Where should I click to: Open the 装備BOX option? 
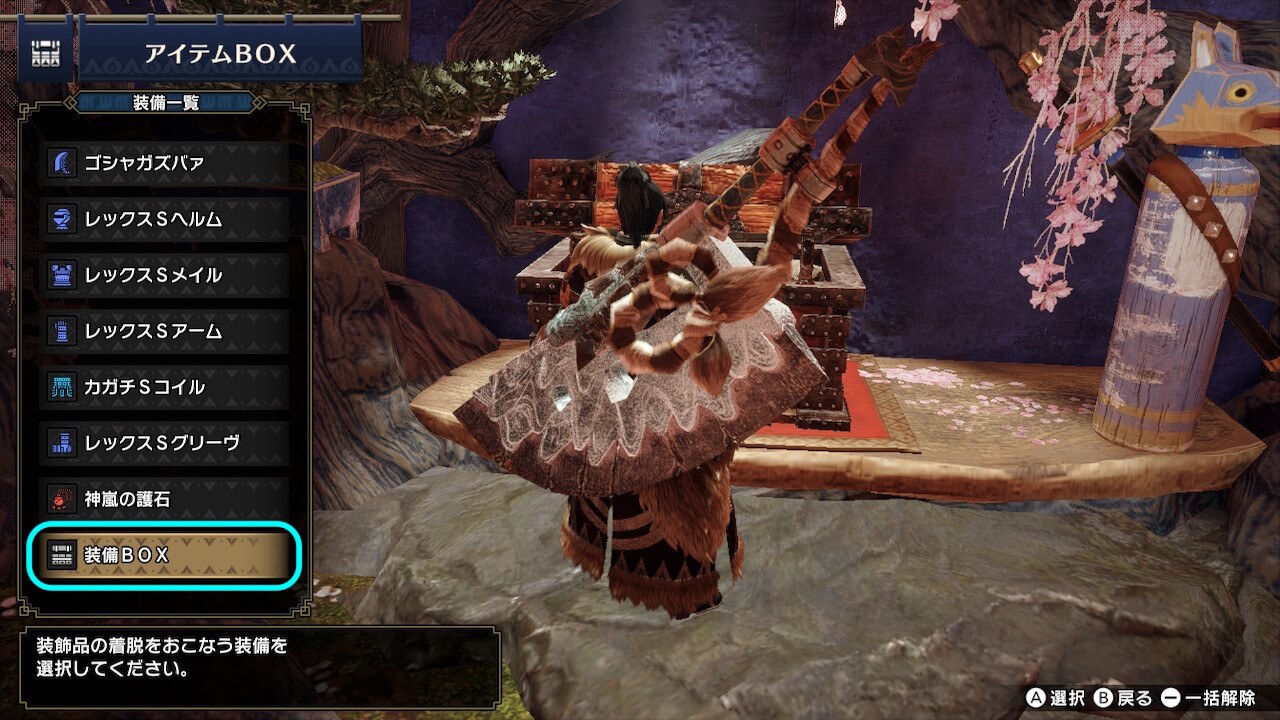click(x=167, y=556)
